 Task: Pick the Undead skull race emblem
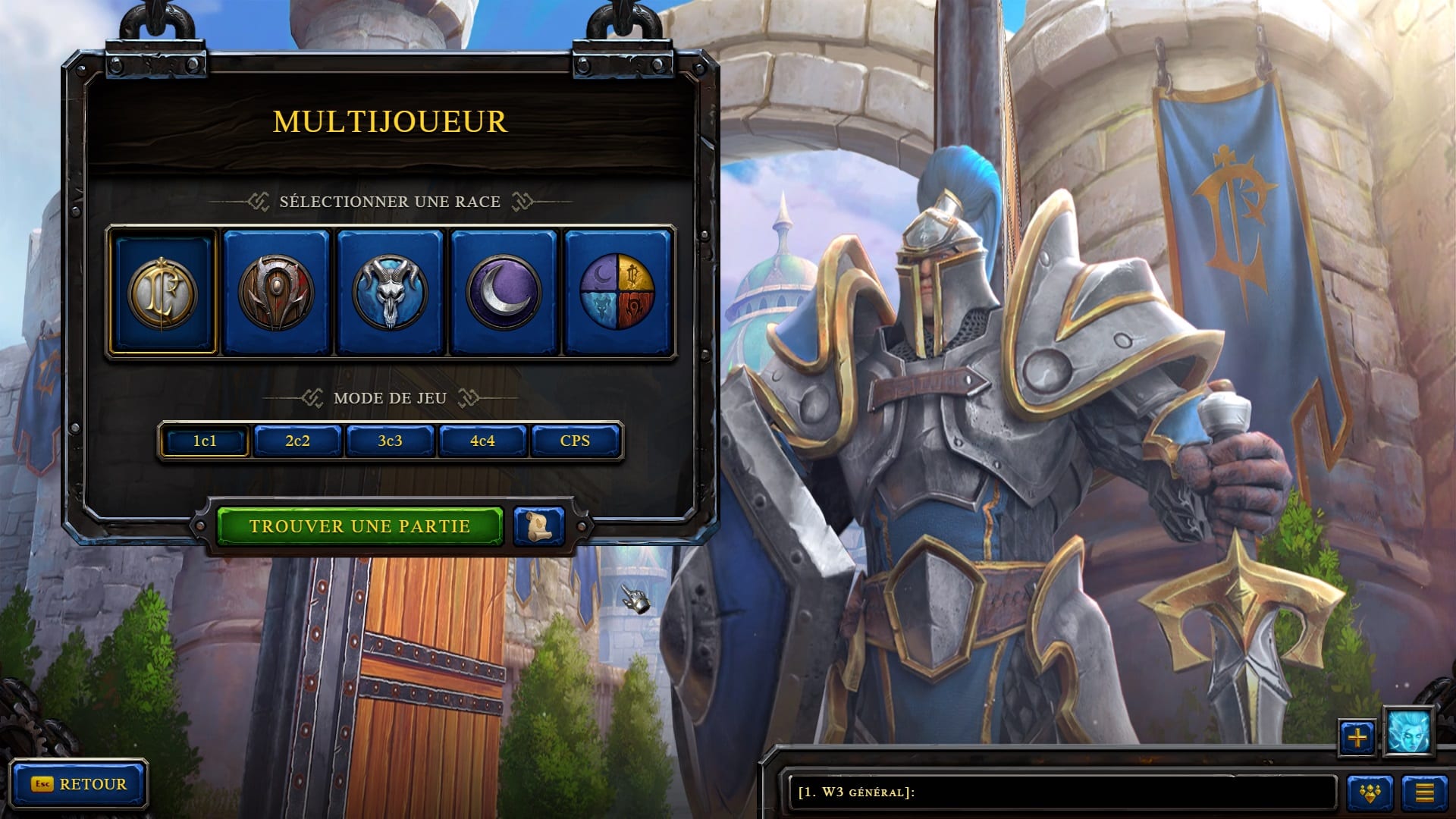pyautogui.click(x=390, y=293)
